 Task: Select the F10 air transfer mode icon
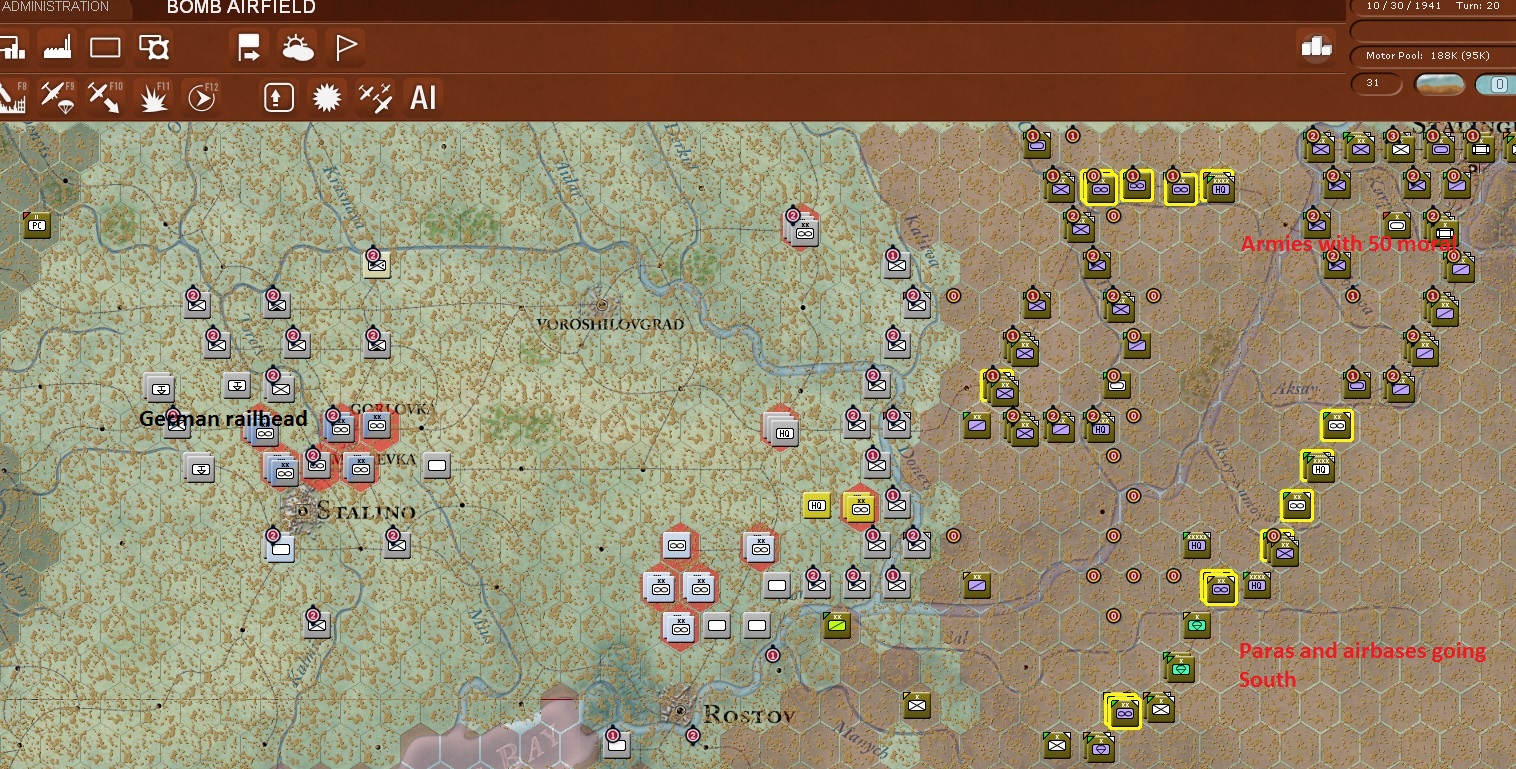coord(104,97)
